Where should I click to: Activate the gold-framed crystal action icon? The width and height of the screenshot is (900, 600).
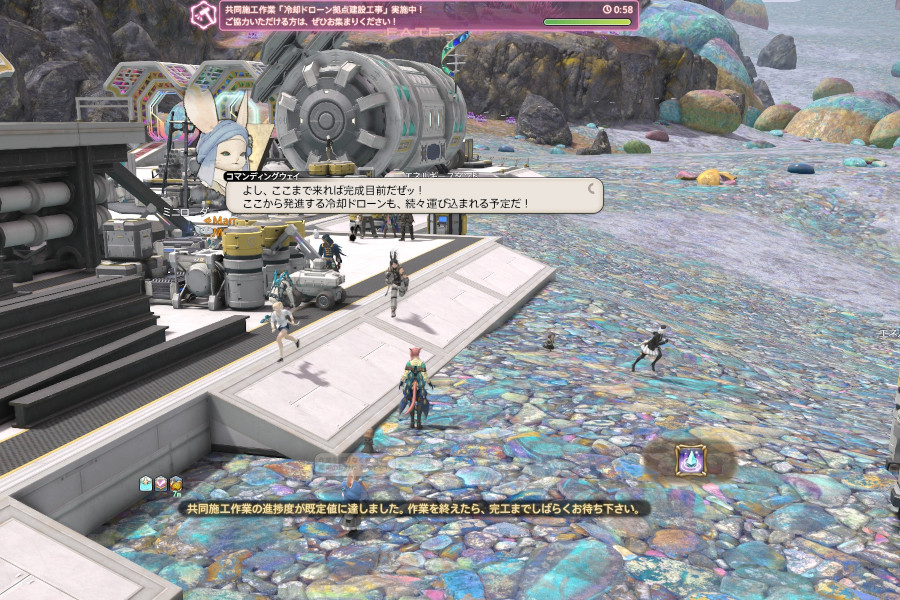691,459
